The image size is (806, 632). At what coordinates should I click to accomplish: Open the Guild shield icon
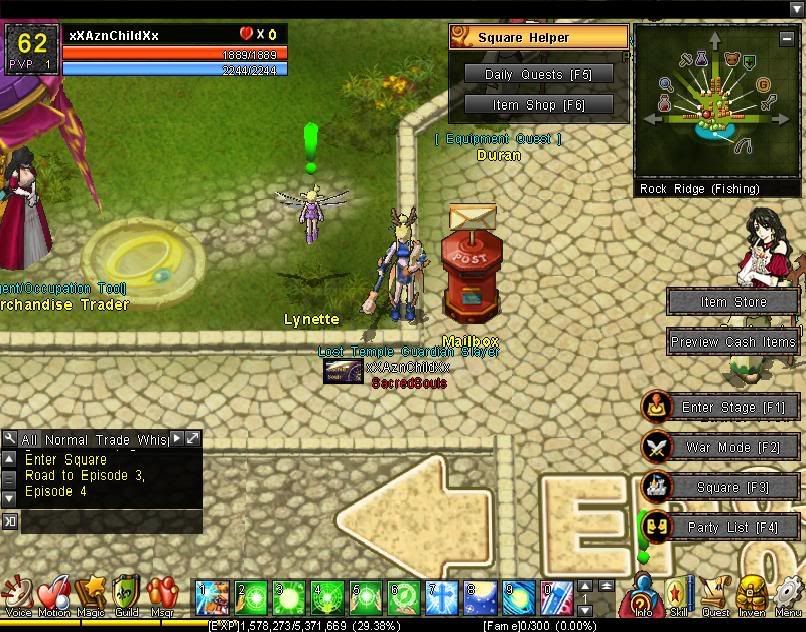tap(126, 594)
